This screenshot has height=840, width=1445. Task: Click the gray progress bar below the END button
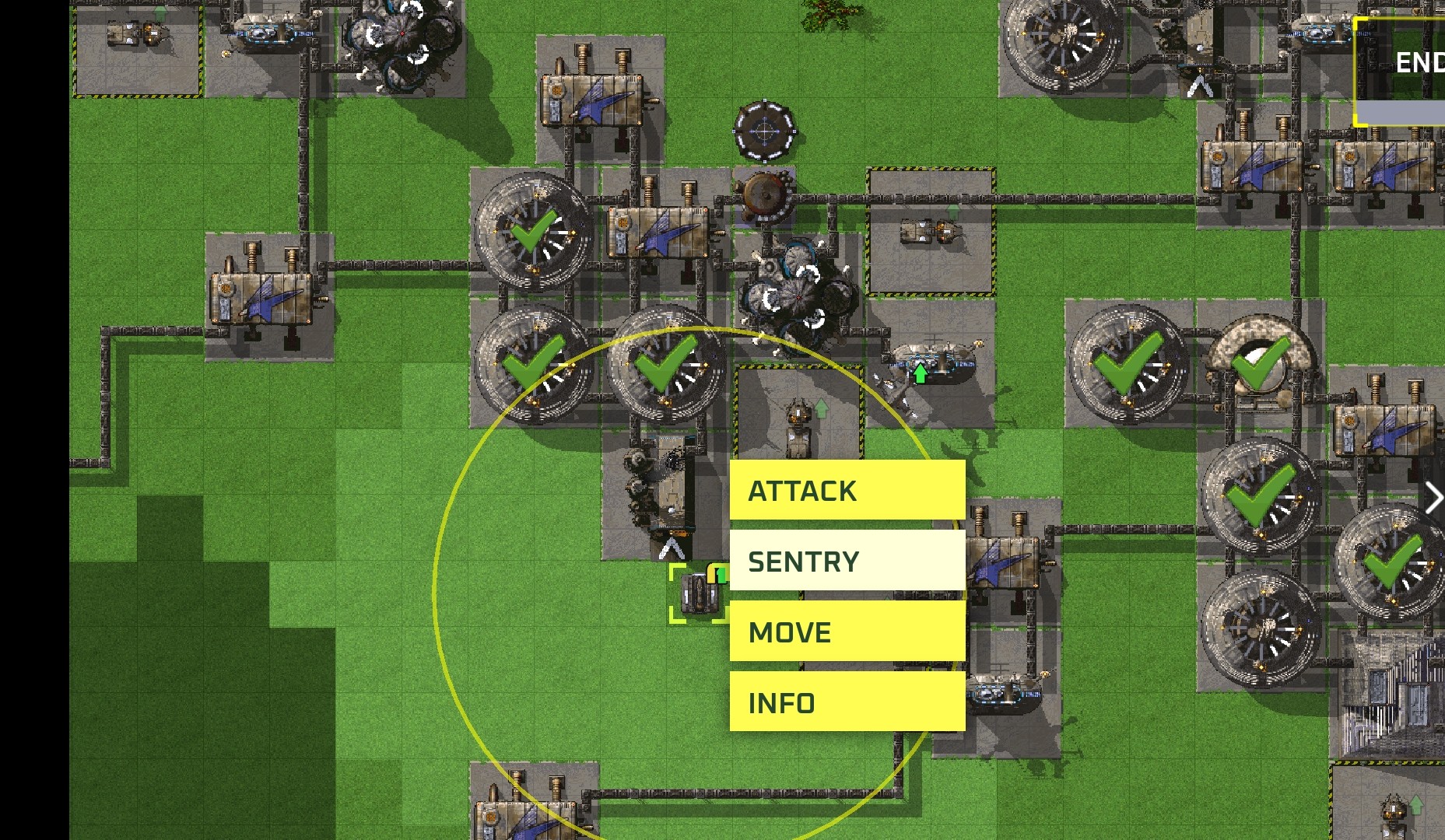[x=1401, y=113]
